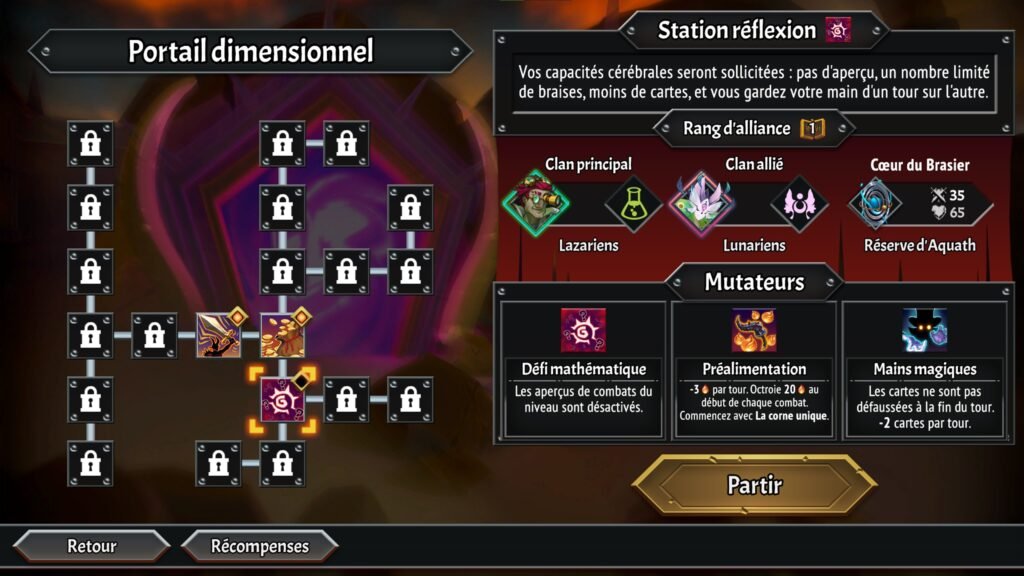Screen dimensions: 1024x576
Task: Go back using the Retour button
Action: [92, 546]
